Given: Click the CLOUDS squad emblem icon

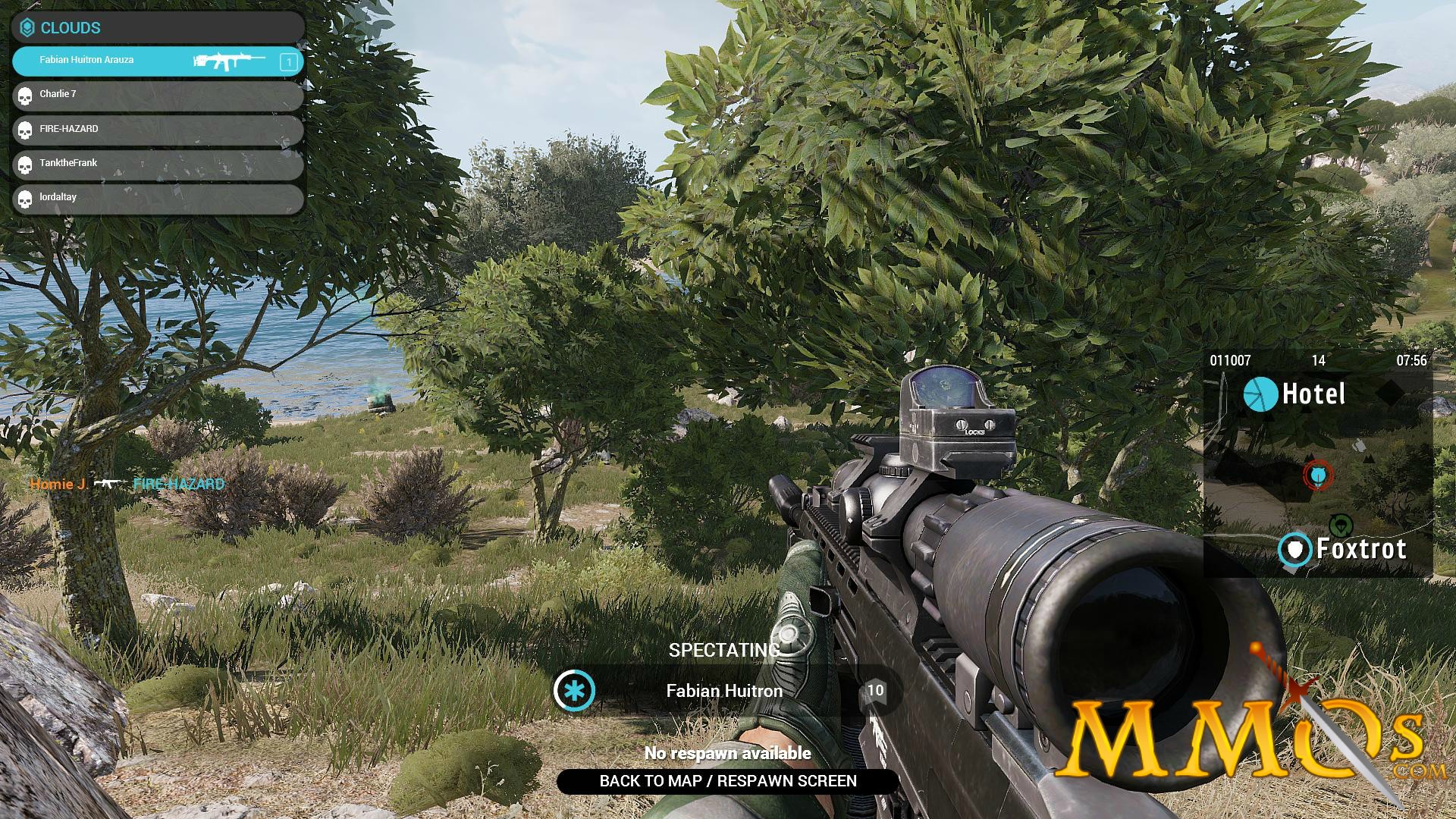Looking at the screenshot, I should tap(28, 27).
